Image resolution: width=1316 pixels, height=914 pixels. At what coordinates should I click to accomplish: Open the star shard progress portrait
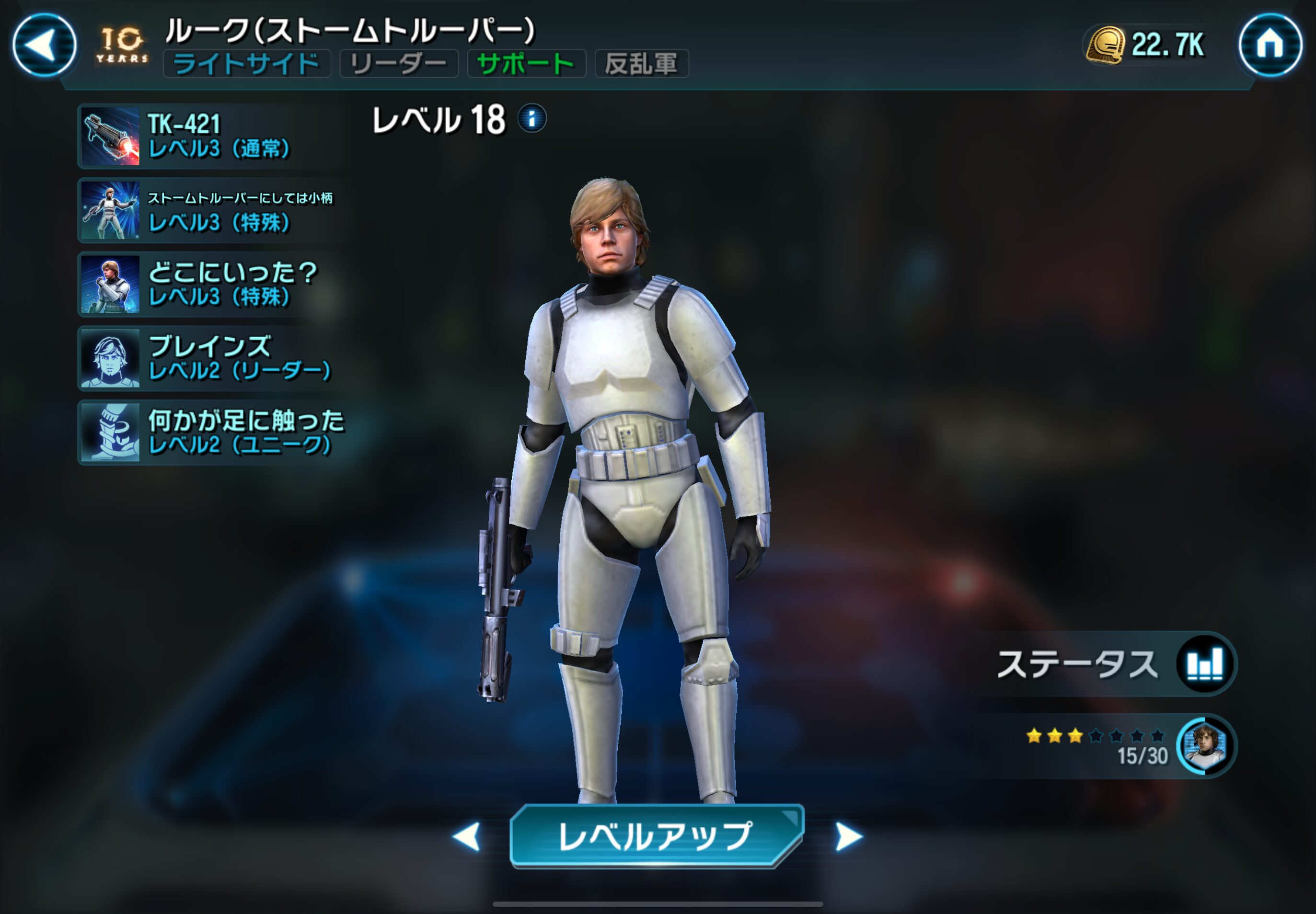tap(1205, 746)
